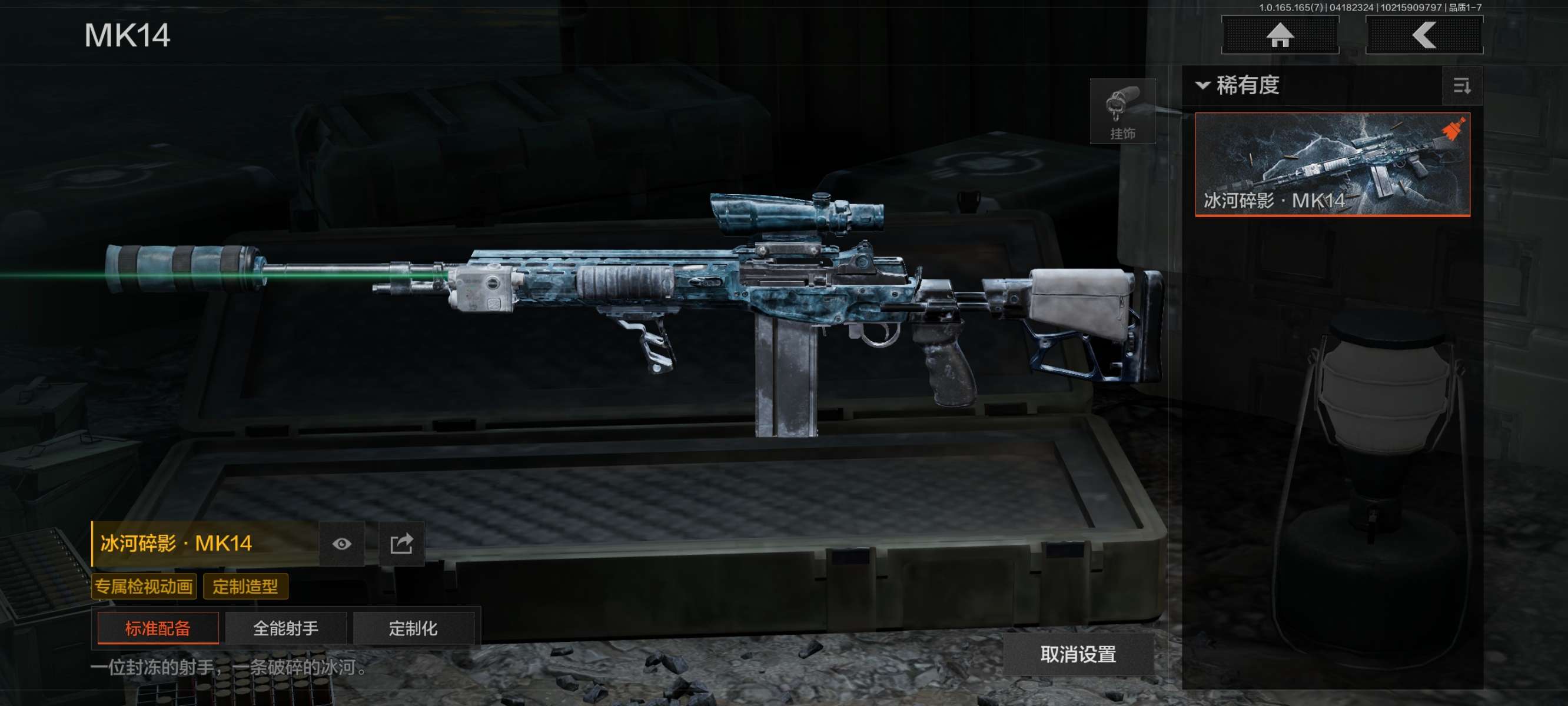
Task: Go back with the arrow button
Action: point(1424,35)
